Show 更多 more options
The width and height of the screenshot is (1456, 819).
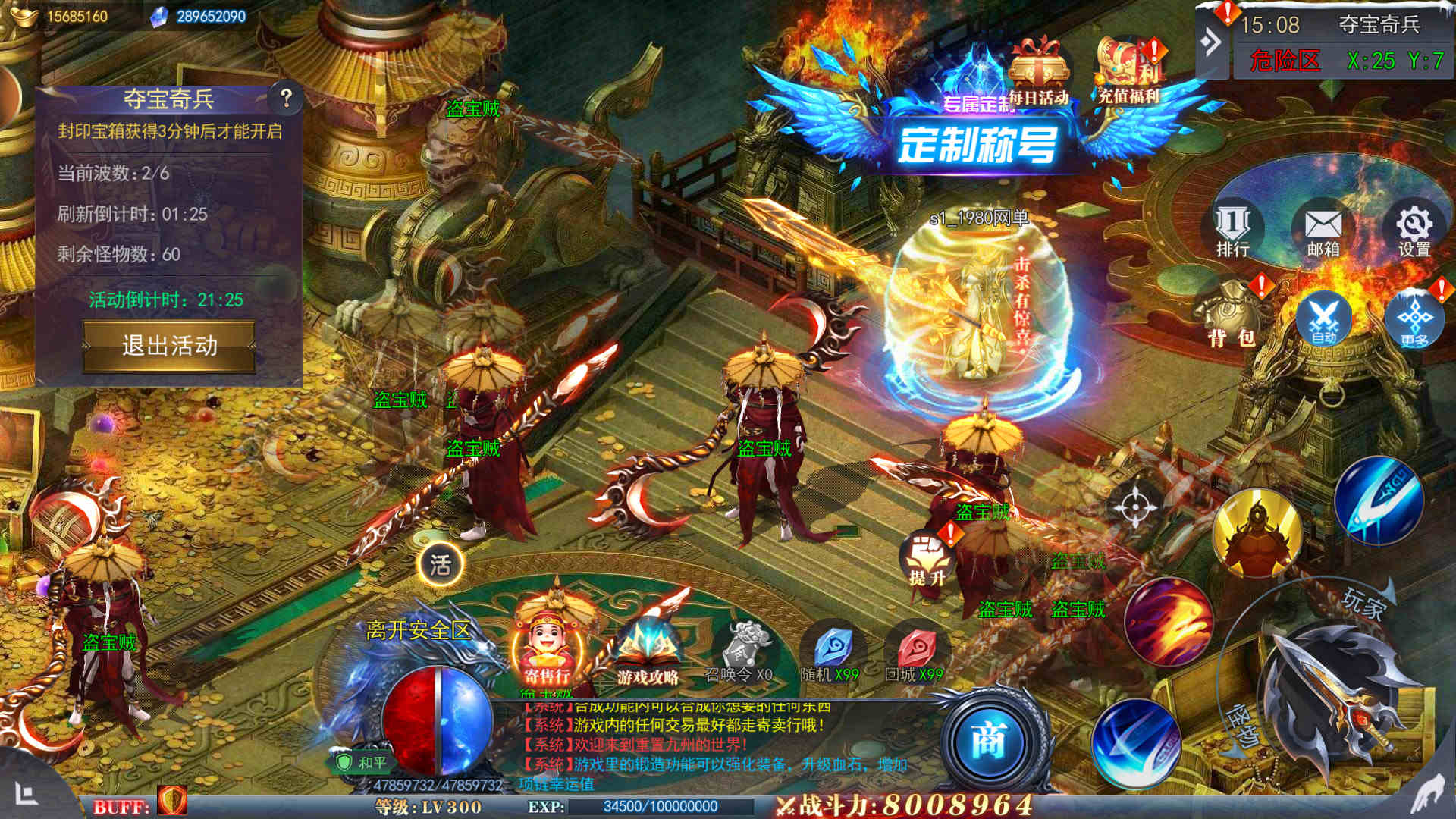[1414, 319]
